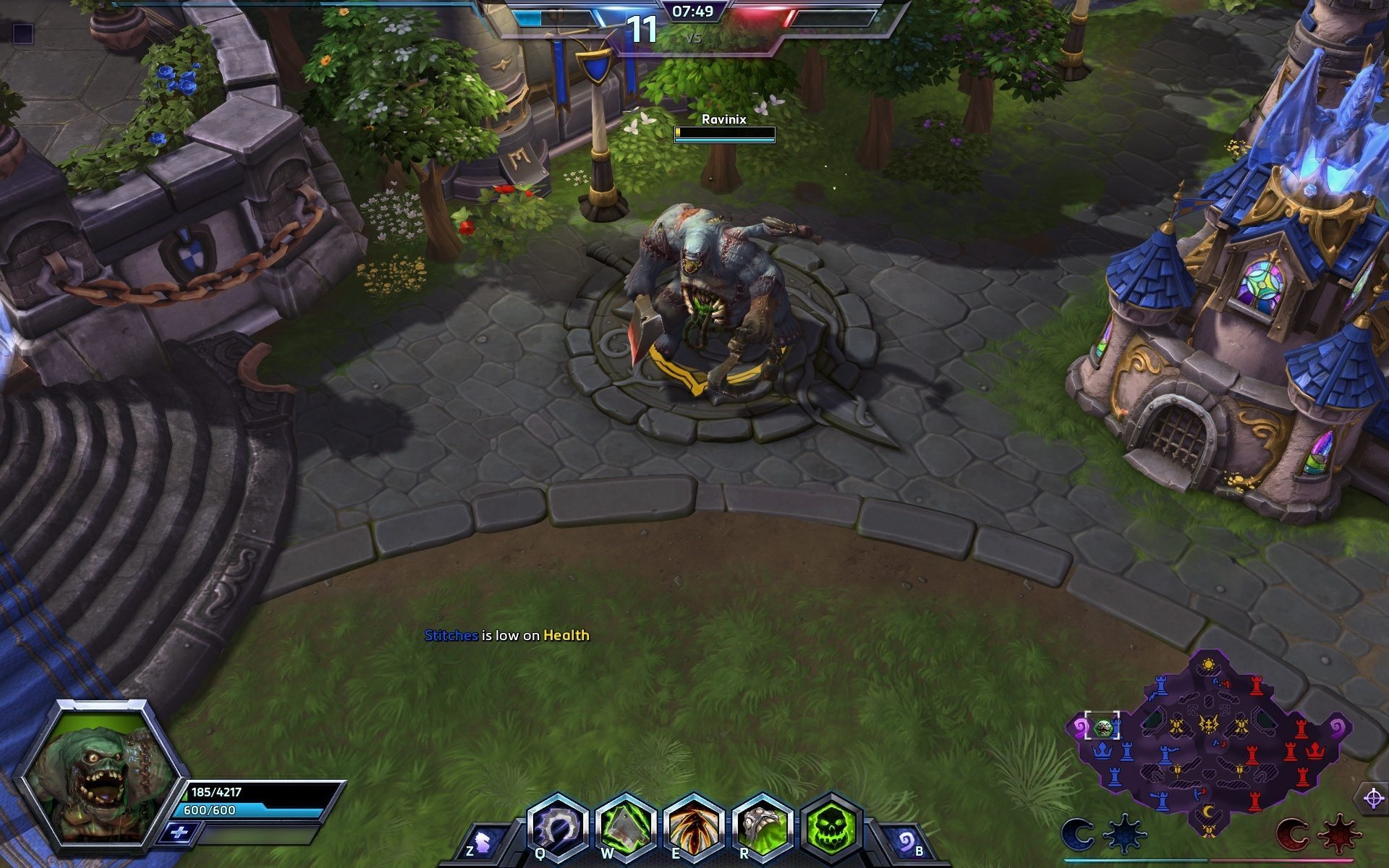Click the blue team crown core on minimap
Image resolution: width=1389 pixels, height=868 pixels.
tap(1102, 750)
